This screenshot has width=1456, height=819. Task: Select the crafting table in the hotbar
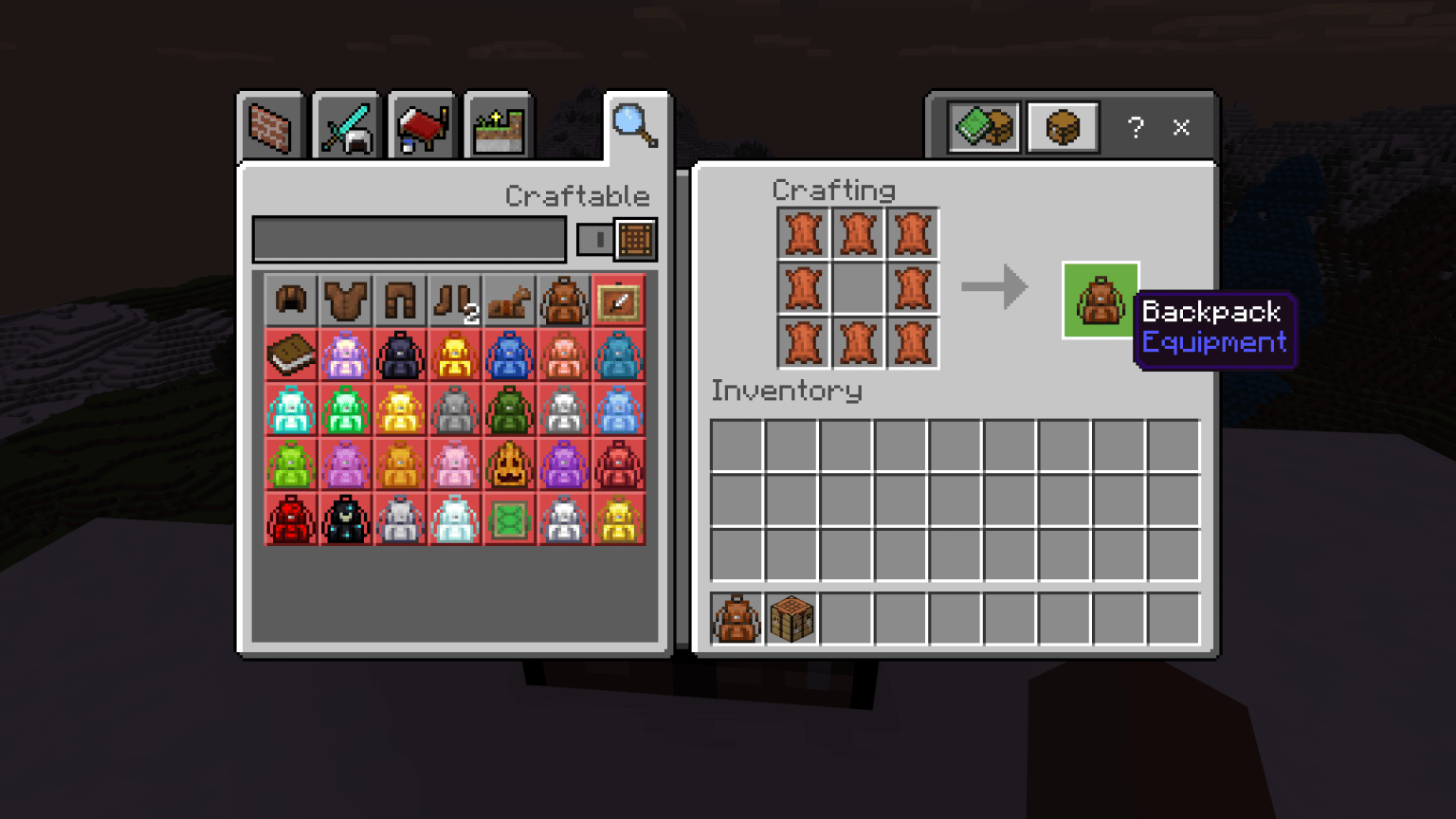[x=792, y=618]
